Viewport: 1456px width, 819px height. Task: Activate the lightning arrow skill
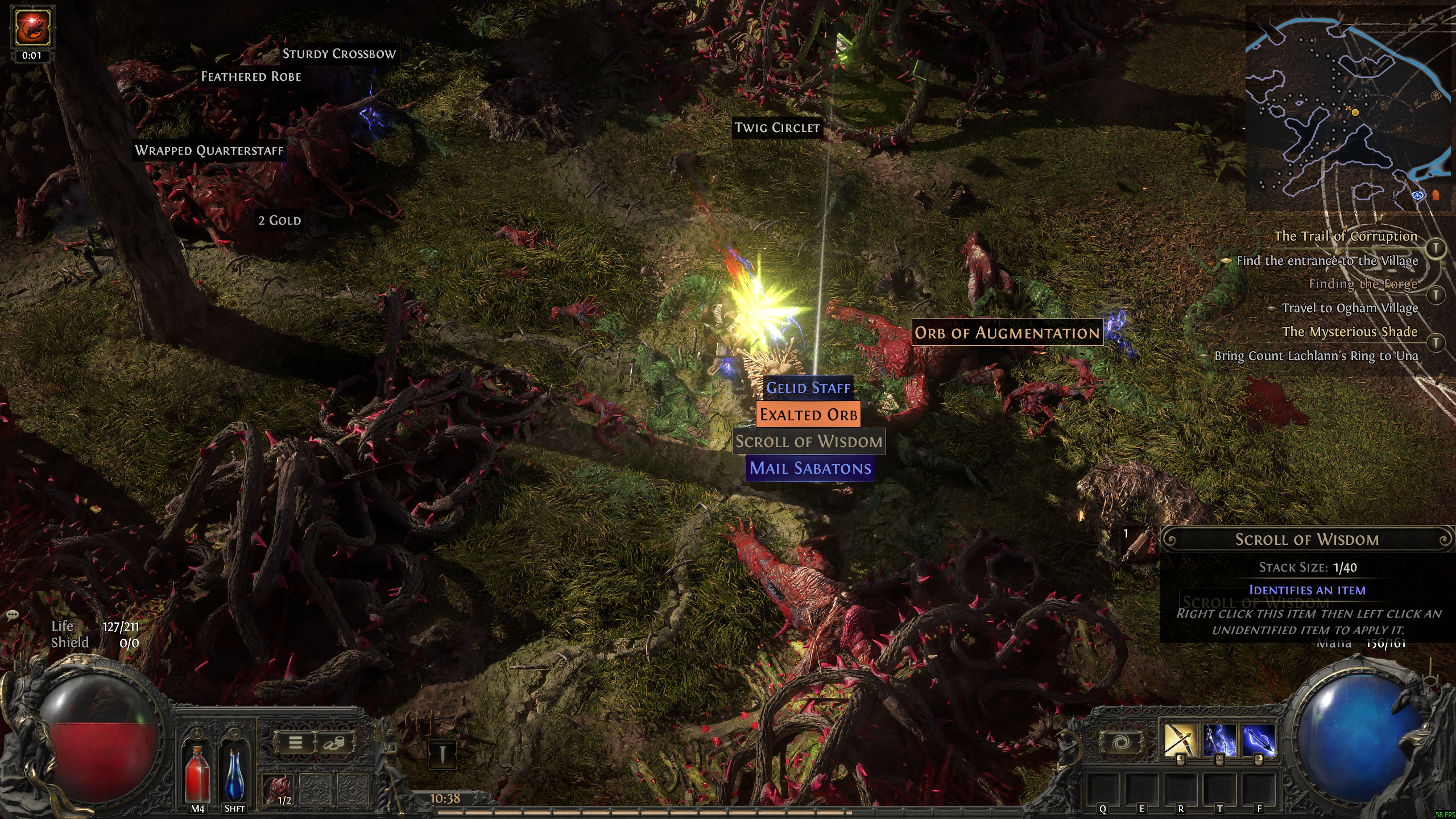tap(1257, 739)
